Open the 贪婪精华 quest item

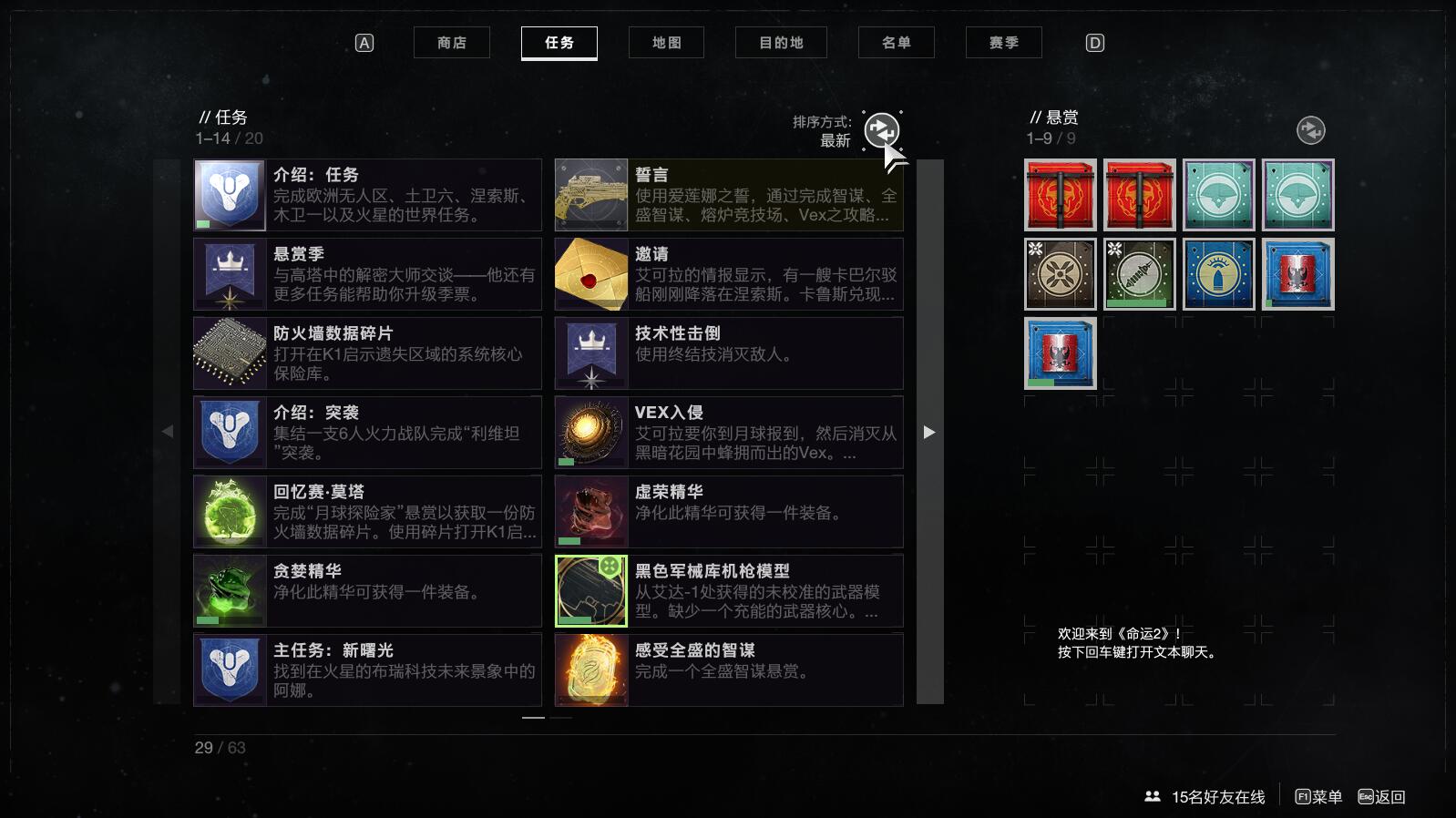pyautogui.click(x=367, y=591)
